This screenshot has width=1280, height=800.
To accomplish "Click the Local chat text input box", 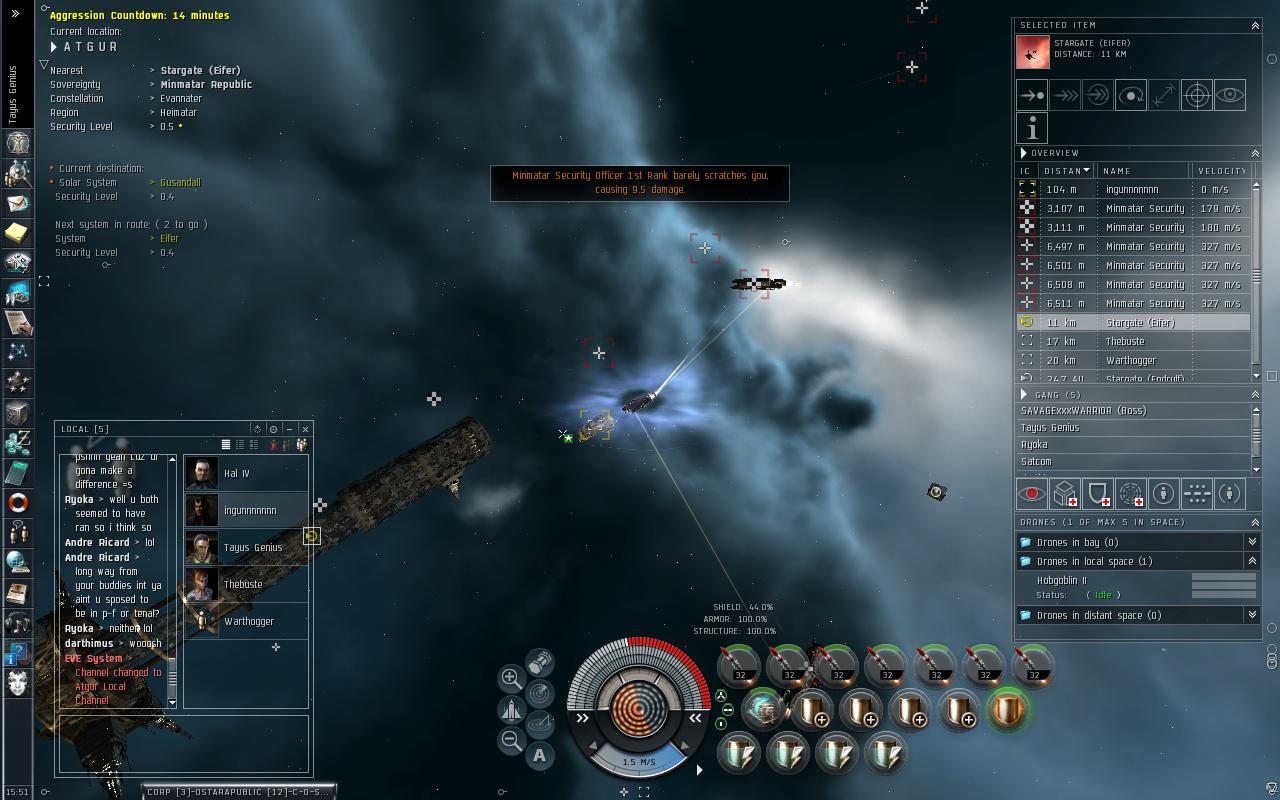I will 185,743.
